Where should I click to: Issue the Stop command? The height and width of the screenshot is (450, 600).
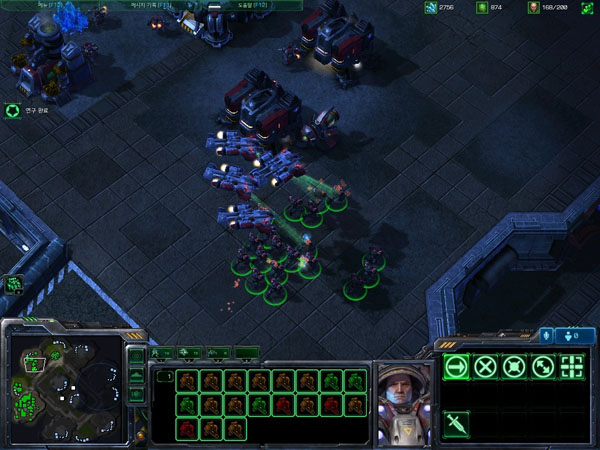coord(486,367)
